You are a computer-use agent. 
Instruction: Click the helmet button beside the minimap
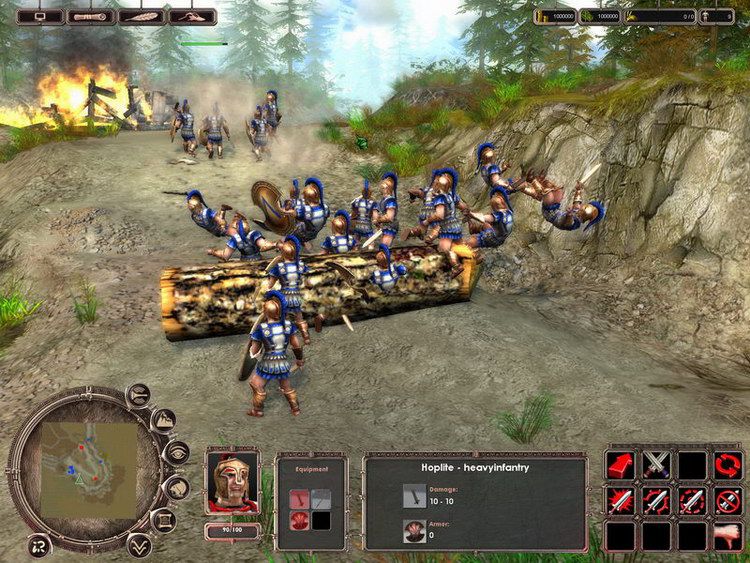click(x=176, y=488)
